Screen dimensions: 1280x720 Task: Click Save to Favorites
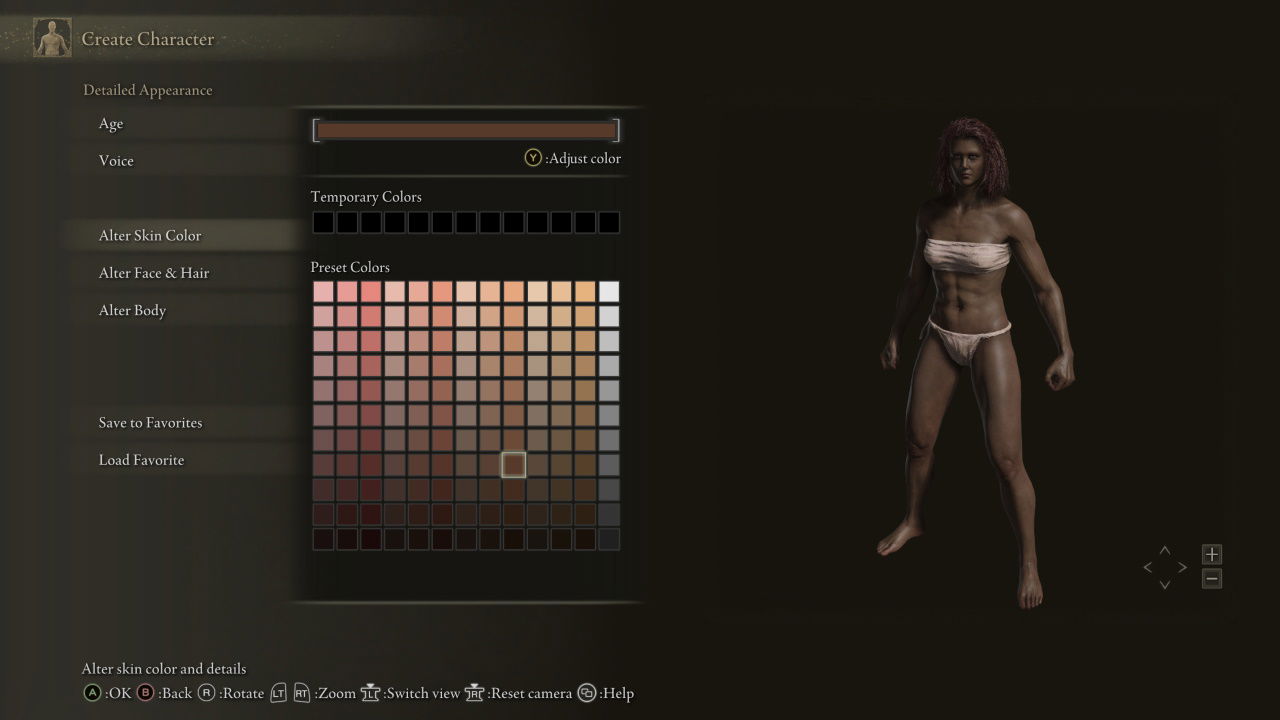coord(152,422)
